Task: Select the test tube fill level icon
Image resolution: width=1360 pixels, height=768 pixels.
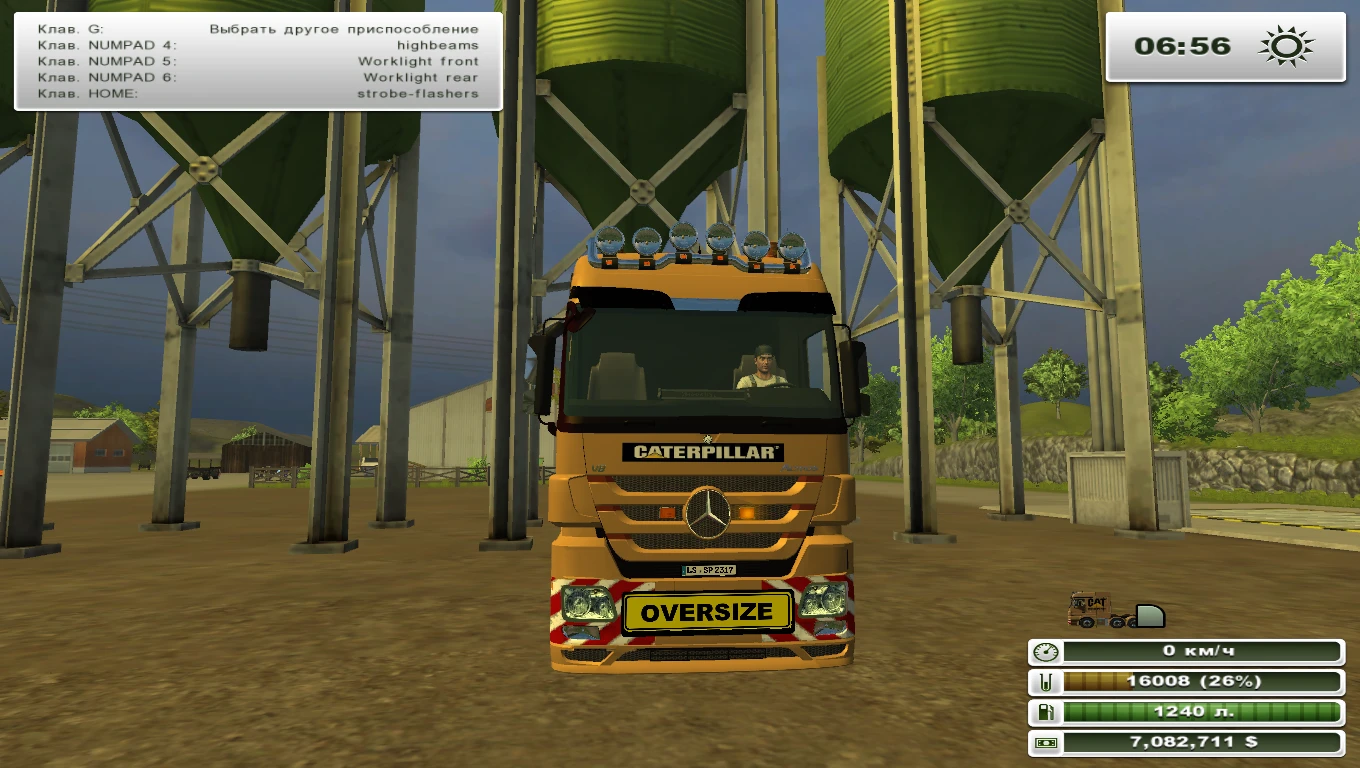Action: click(1046, 683)
